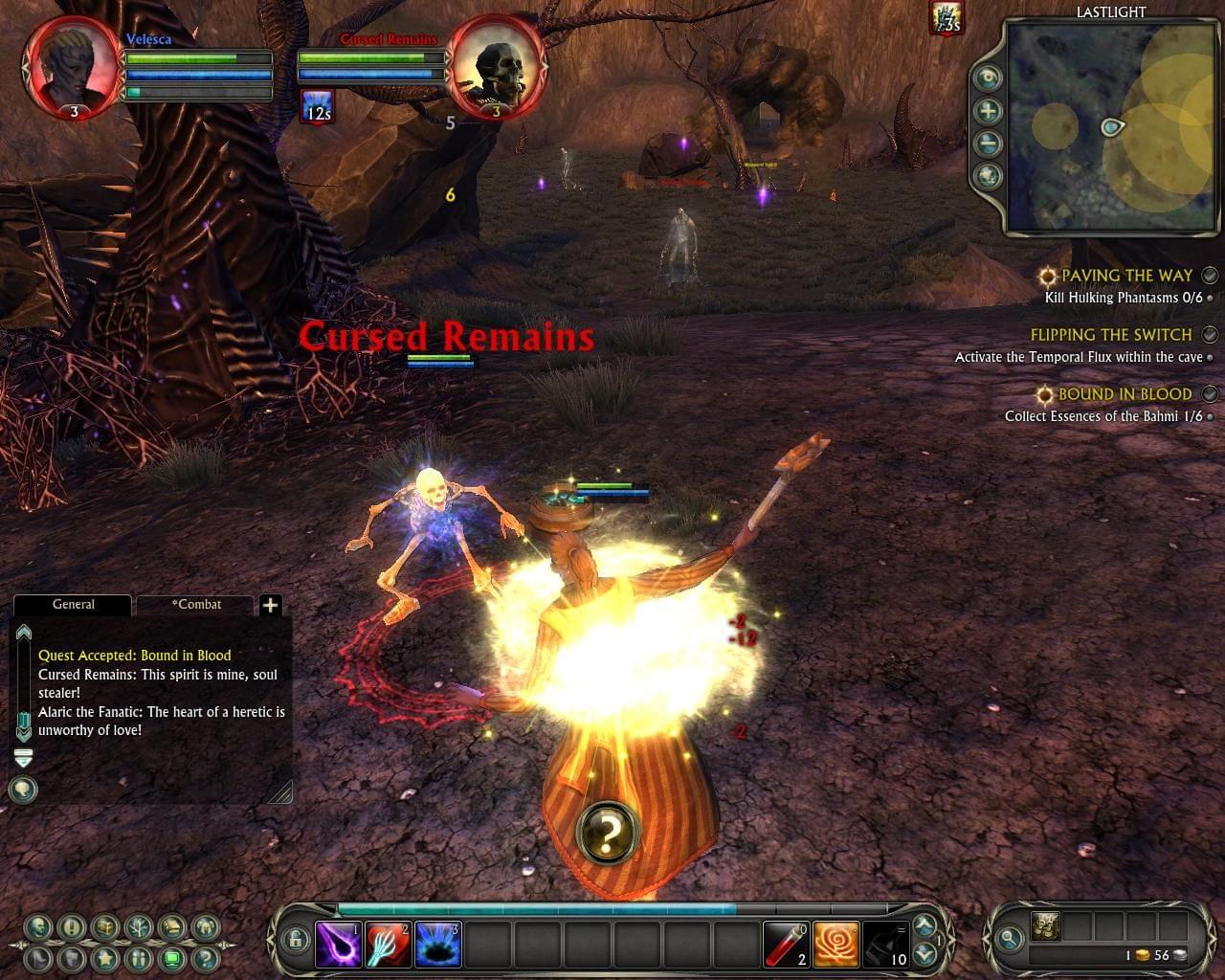Select the General chat tab
The height and width of the screenshot is (980, 1225).
(x=73, y=605)
